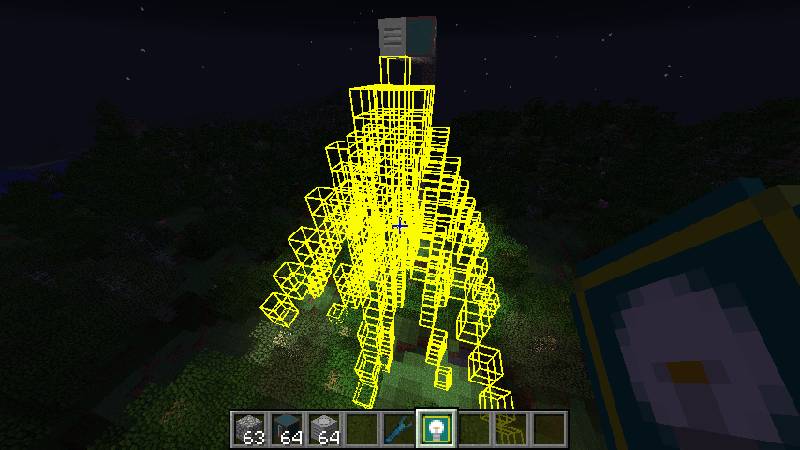Image resolution: width=800 pixels, height=450 pixels.
Task: Select the blue wrench tool slot
Action: (x=399, y=428)
